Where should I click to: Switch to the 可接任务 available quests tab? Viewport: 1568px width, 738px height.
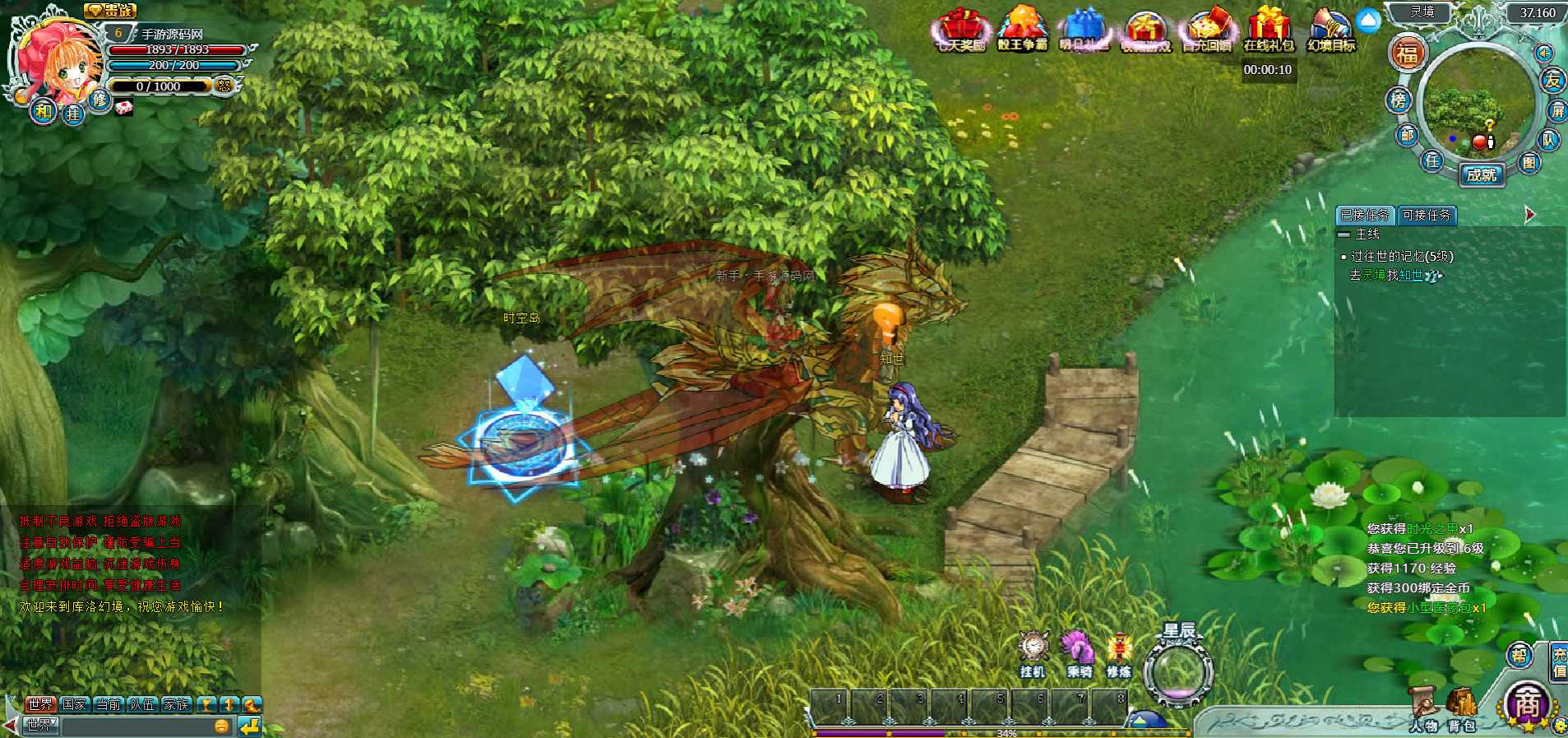(x=1427, y=215)
